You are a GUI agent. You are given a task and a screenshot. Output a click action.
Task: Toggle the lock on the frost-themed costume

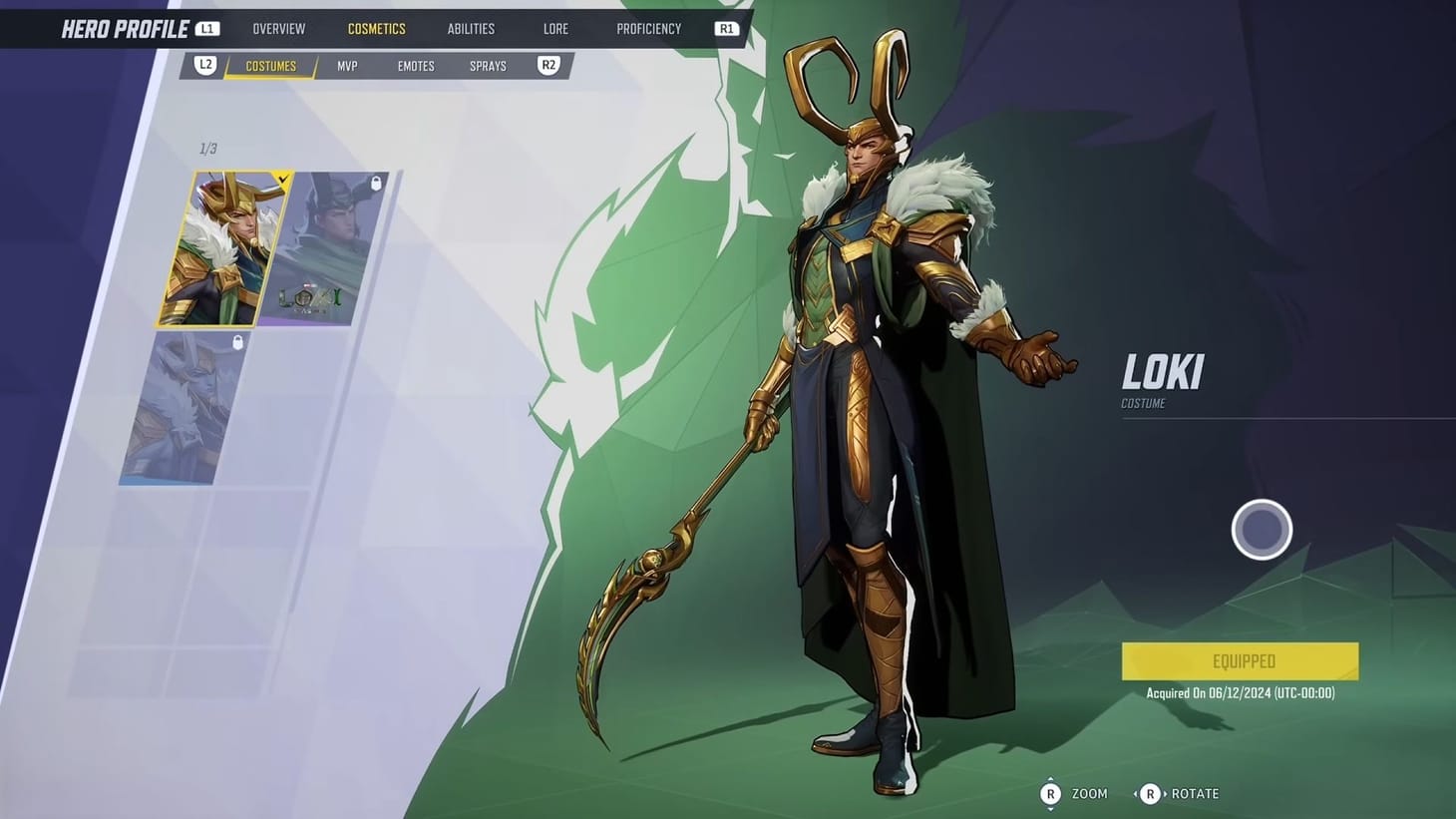(x=236, y=341)
